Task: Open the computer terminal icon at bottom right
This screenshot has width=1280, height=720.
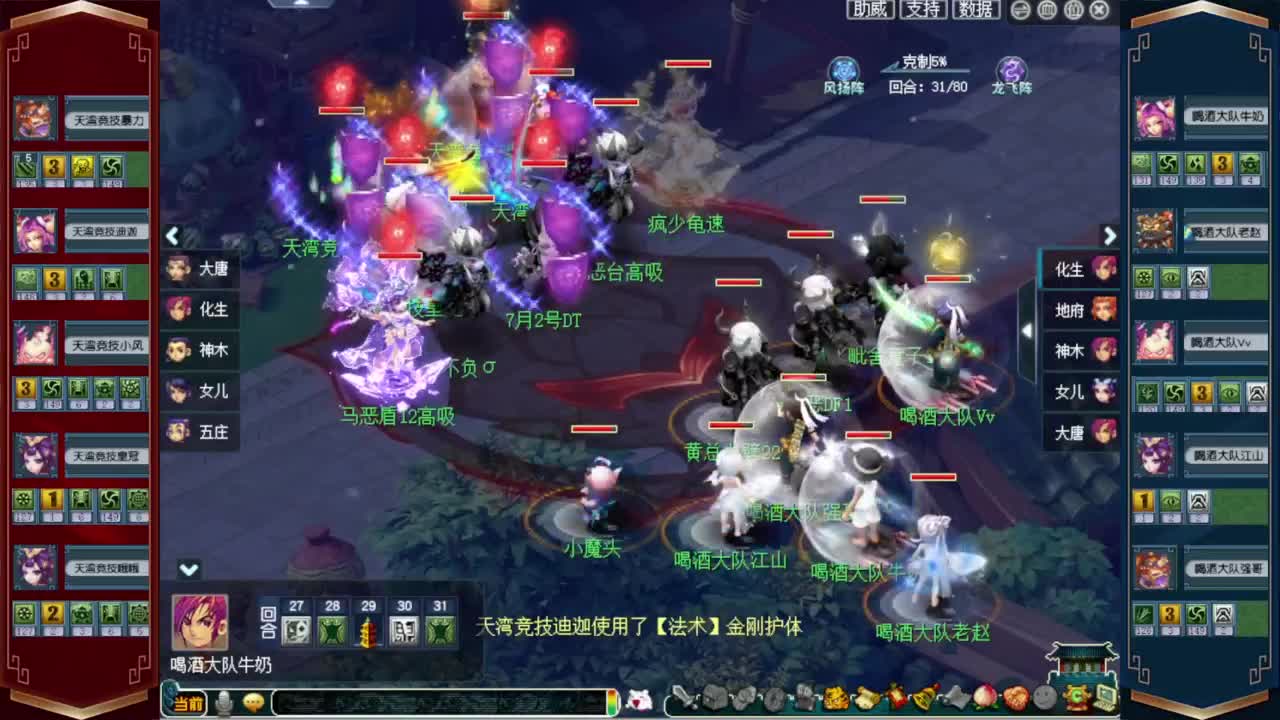Action: [x=1105, y=697]
